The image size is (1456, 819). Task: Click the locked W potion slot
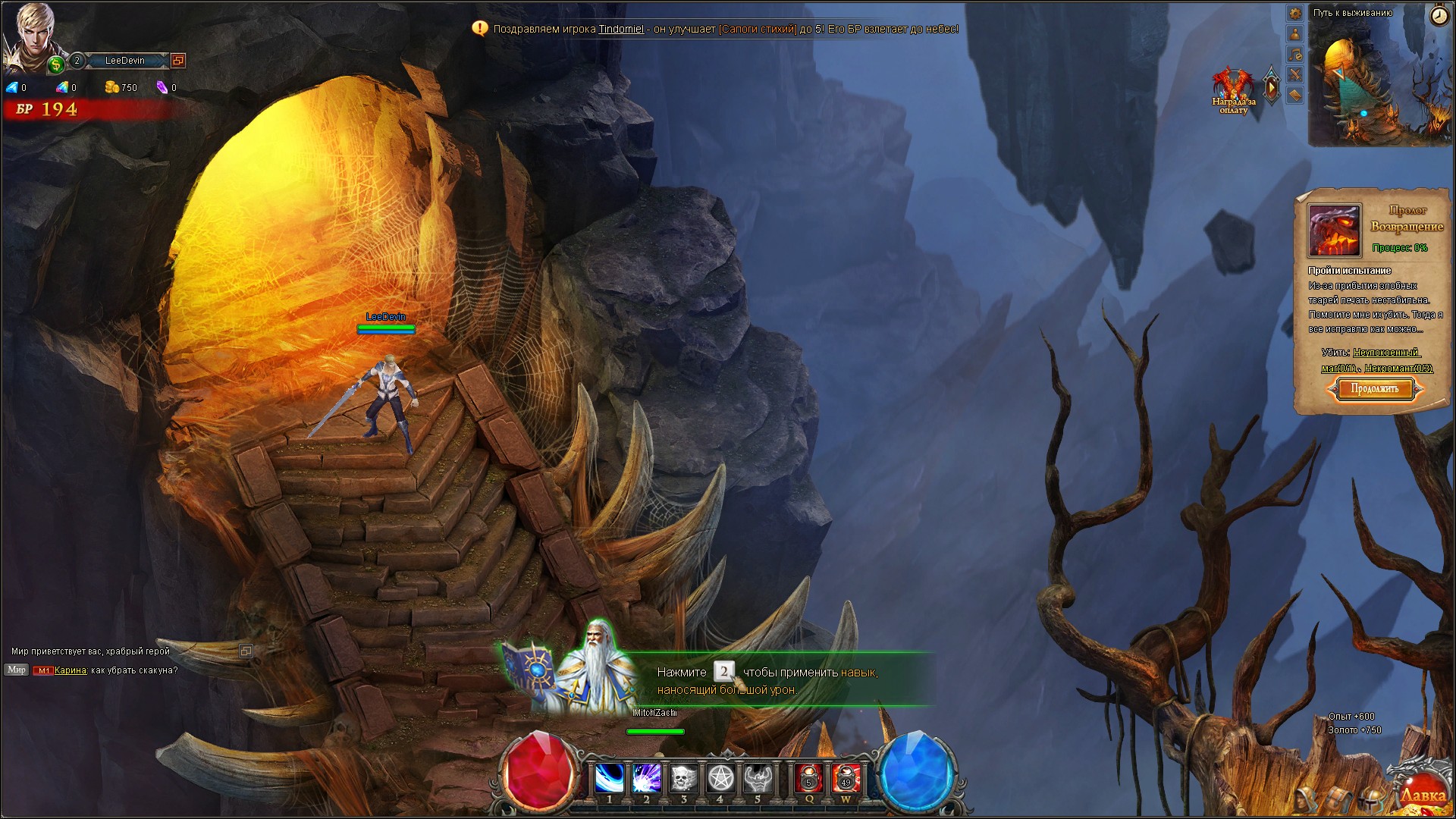[x=846, y=779]
